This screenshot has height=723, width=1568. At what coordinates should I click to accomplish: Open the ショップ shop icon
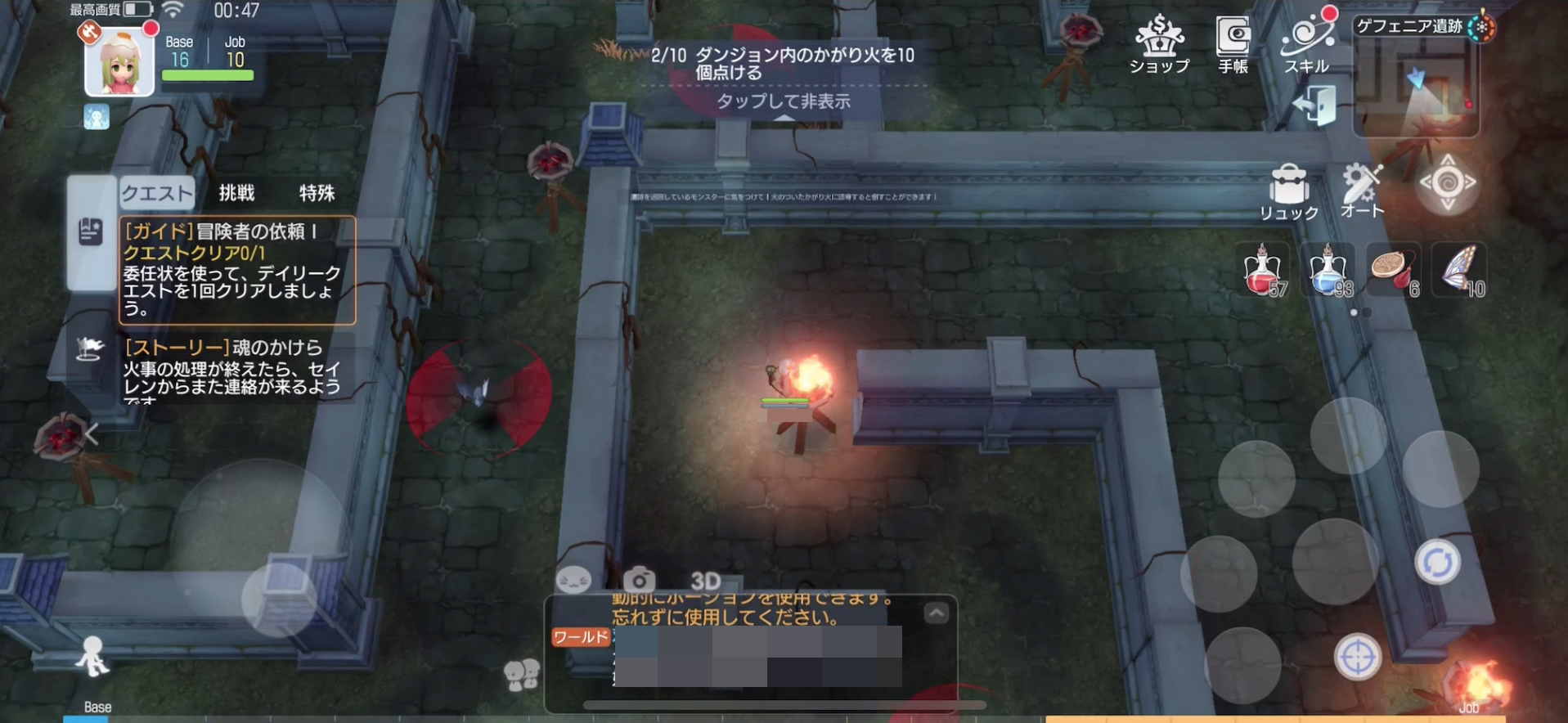1157,41
